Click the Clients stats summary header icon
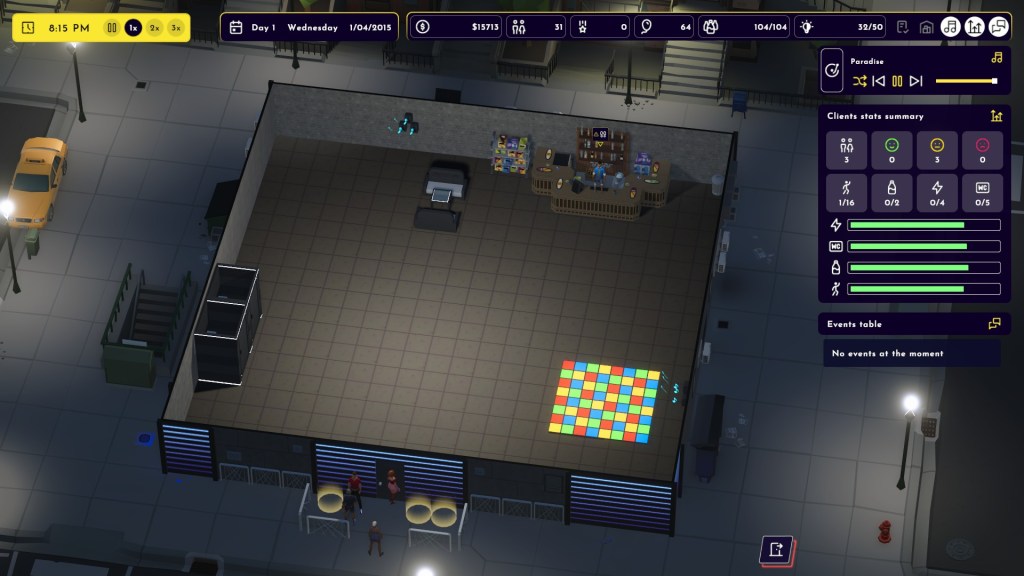1024x576 pixels. (996, 116)
